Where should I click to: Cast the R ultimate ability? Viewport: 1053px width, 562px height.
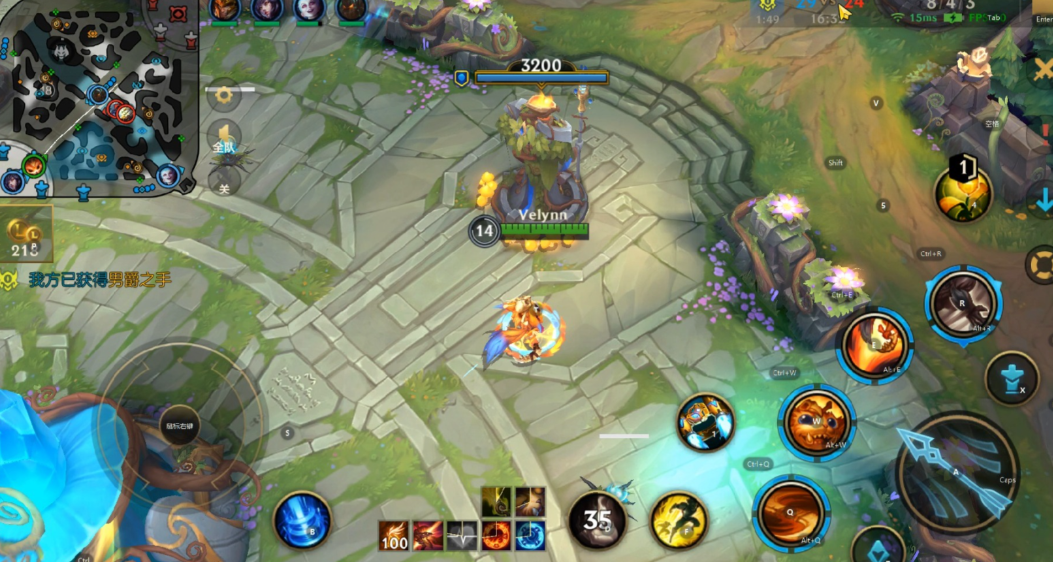pos(964,301)
